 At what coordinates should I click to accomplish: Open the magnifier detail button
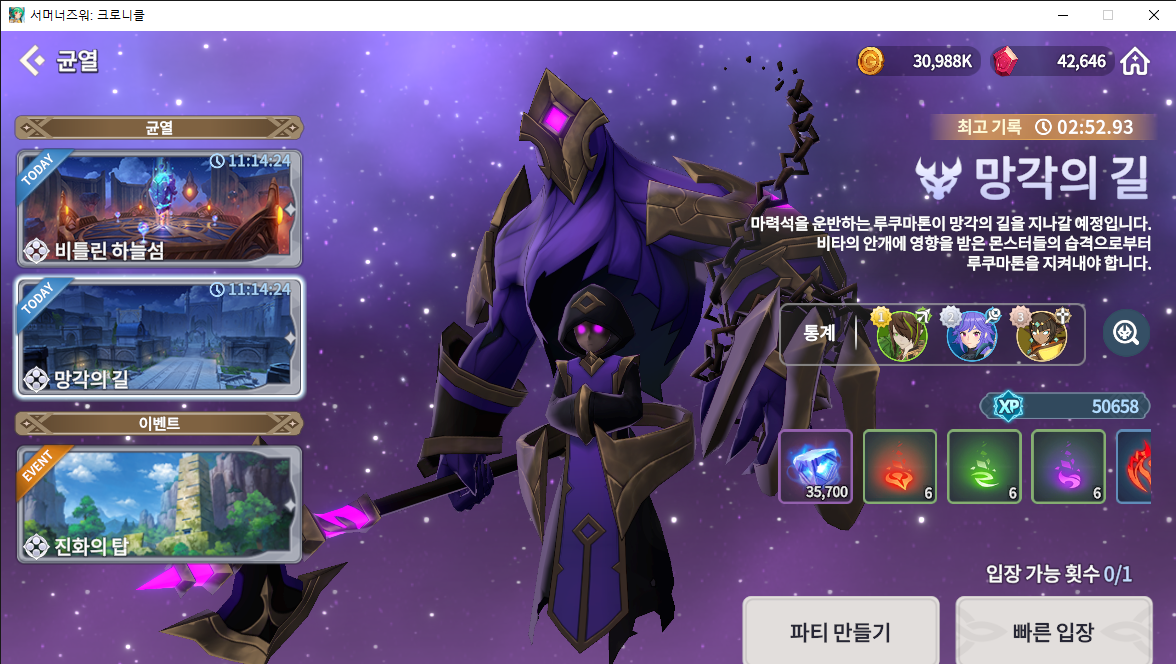tap(1126, 333)
